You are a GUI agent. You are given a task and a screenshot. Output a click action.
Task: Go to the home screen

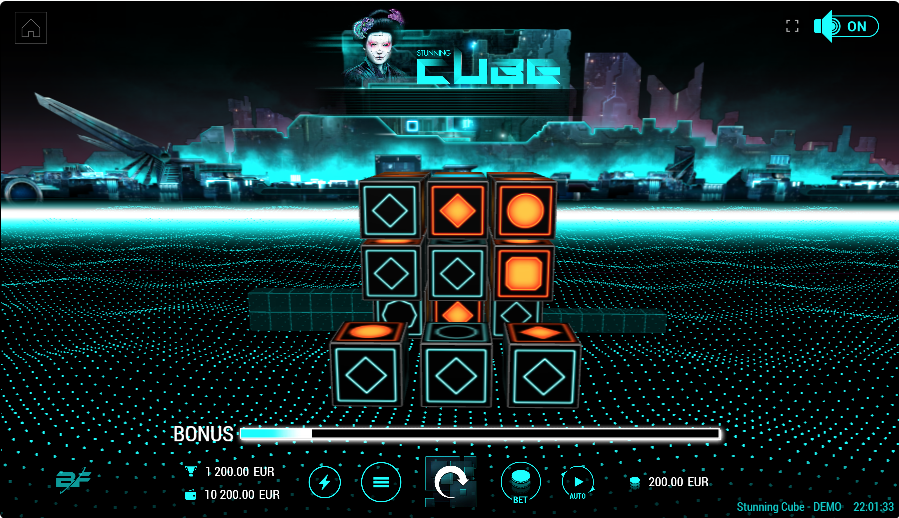32,29
